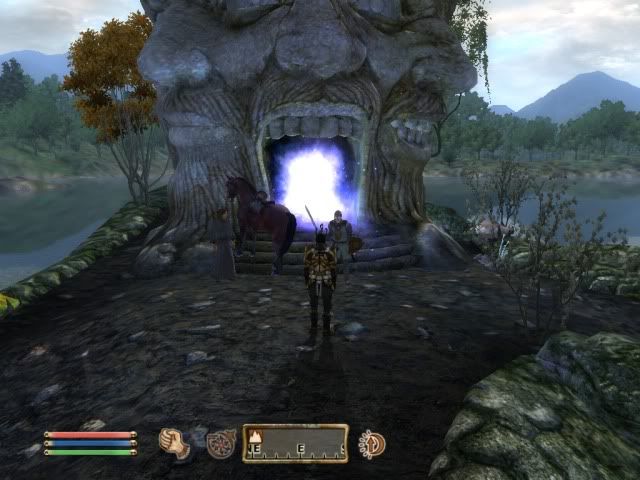640x480 pixels.
Task: Select the active effect icon beside the compass
Action: click(372, 443)
